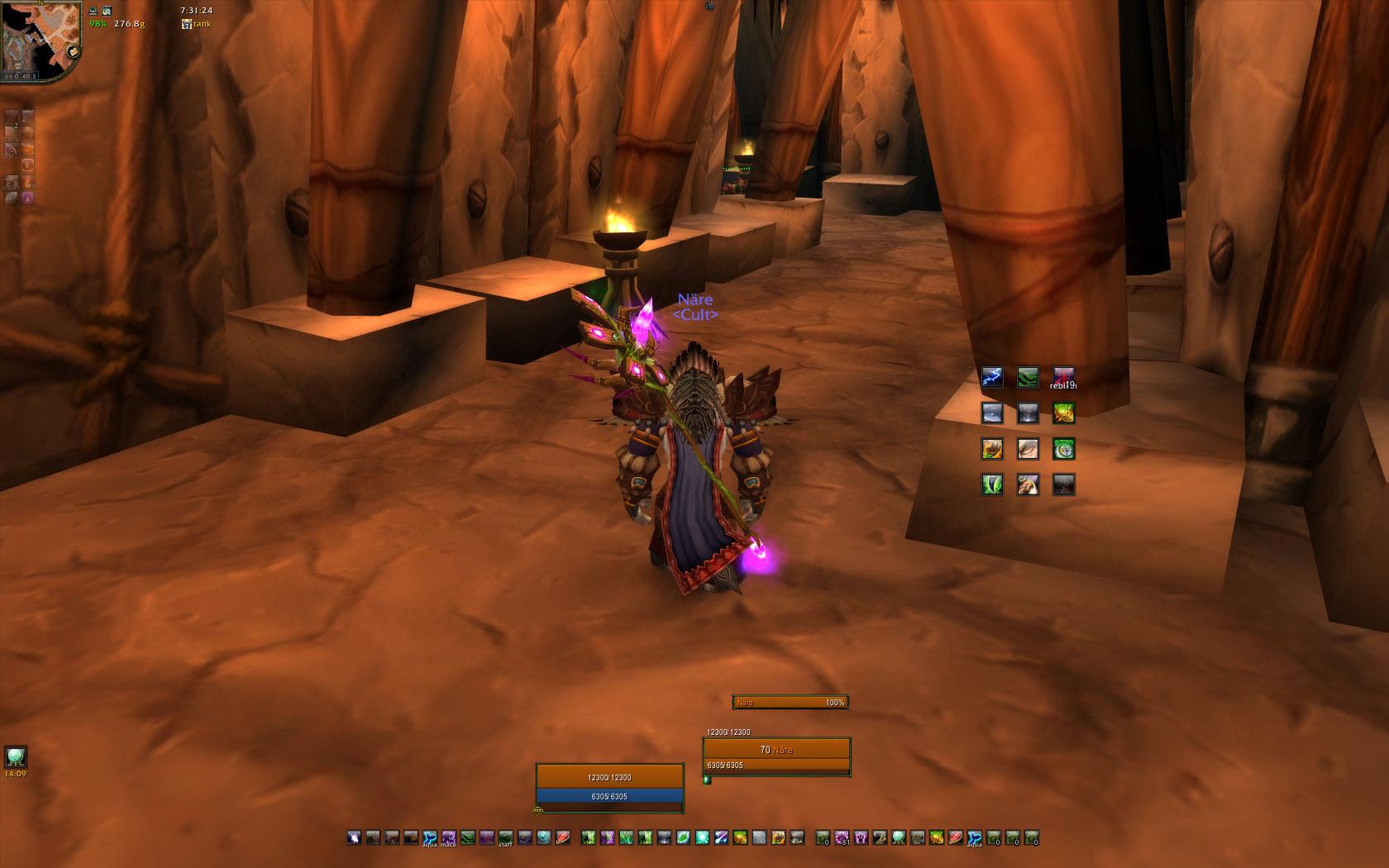Click the mail icon on the minimap

[73, 50]
